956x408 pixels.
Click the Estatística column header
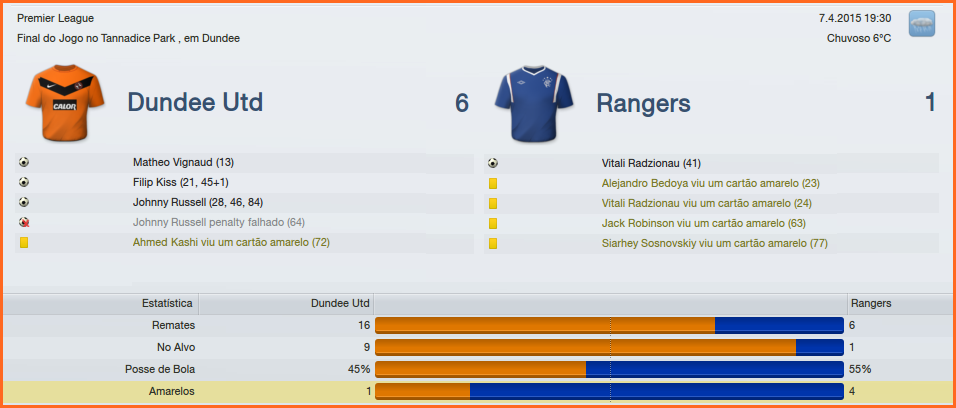[167, 303]
